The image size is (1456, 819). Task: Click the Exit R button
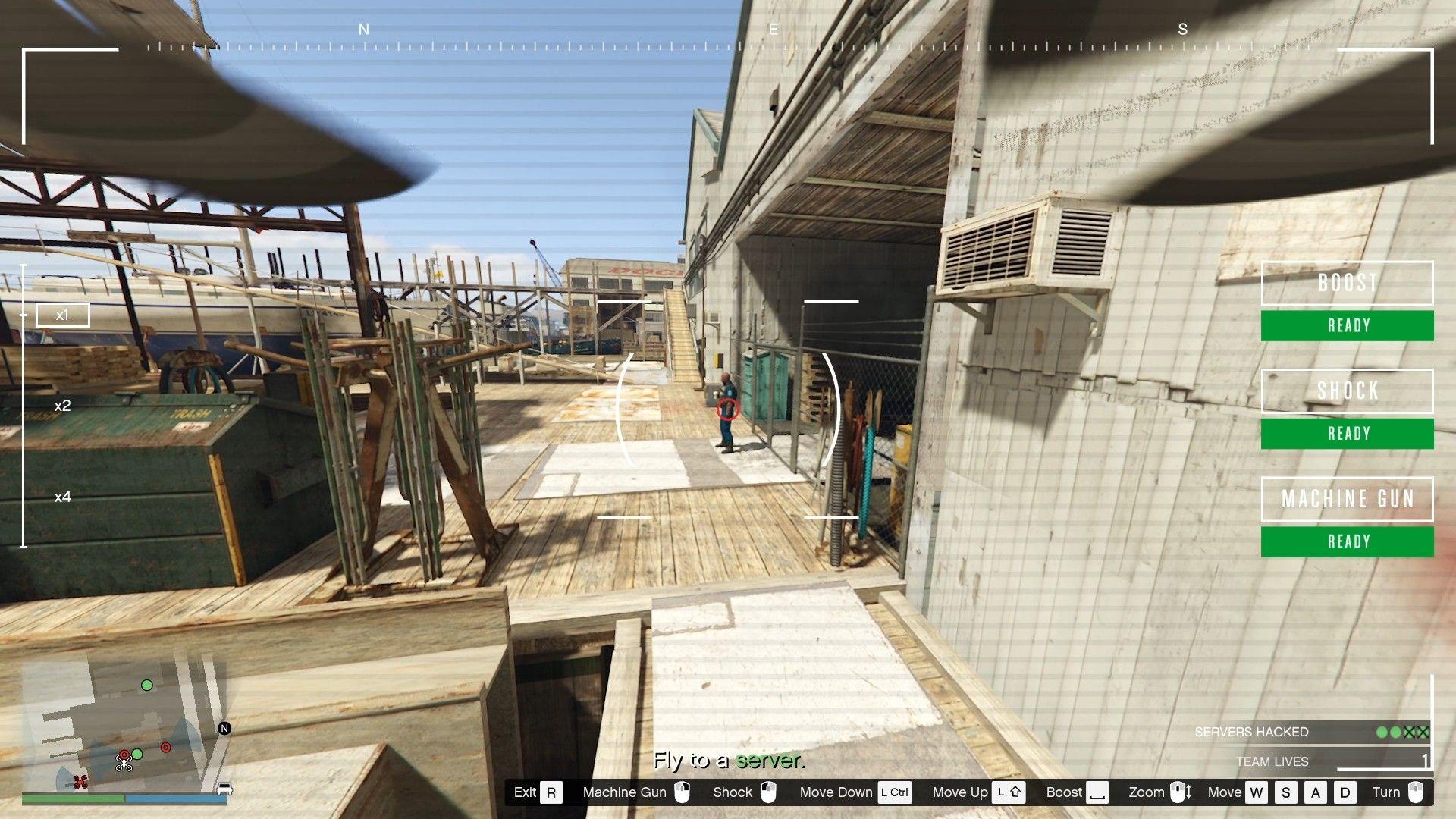tap(551, 792)
